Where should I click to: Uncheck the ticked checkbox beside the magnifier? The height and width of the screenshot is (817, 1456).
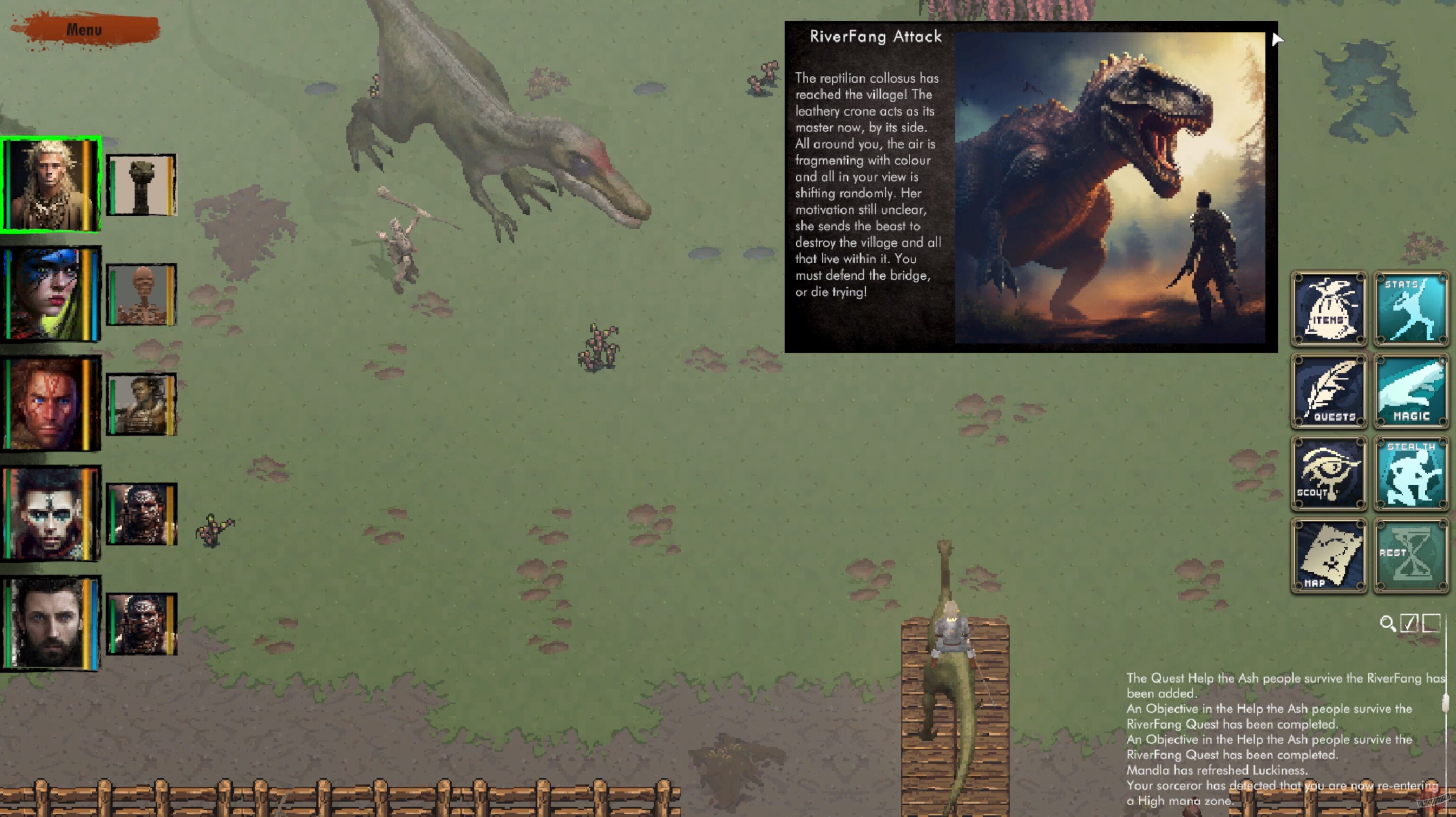pos(1410,622)
